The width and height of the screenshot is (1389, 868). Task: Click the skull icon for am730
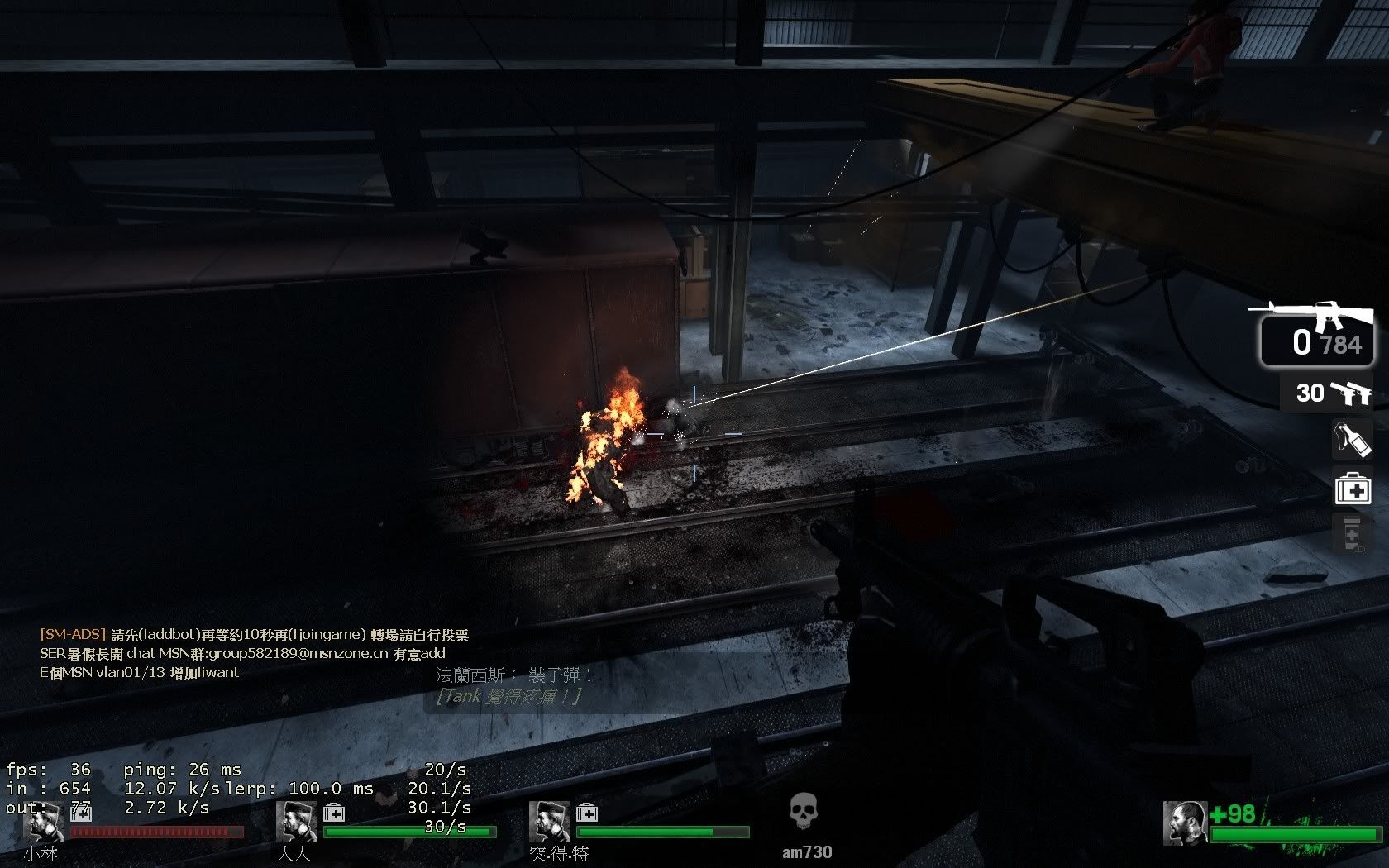tap(804, 814)
